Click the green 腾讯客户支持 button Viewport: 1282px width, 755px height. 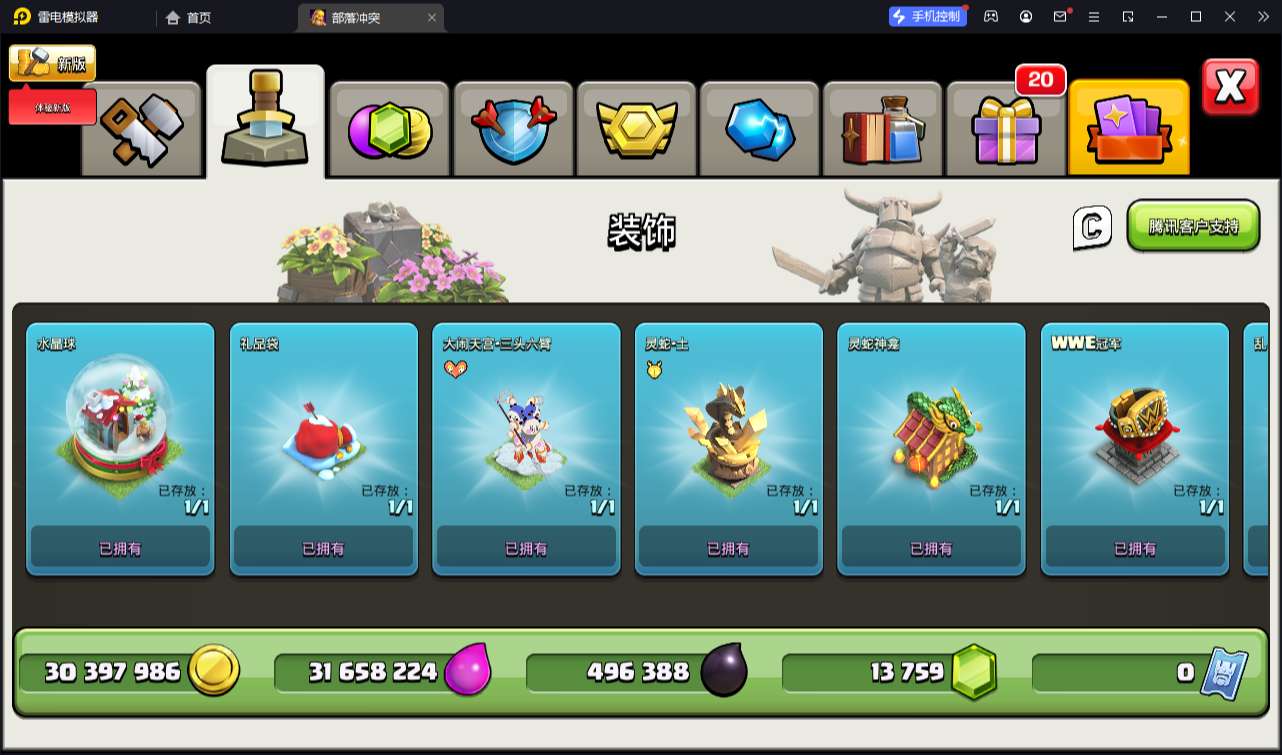pyautogui.click(x=1192, y=226)
